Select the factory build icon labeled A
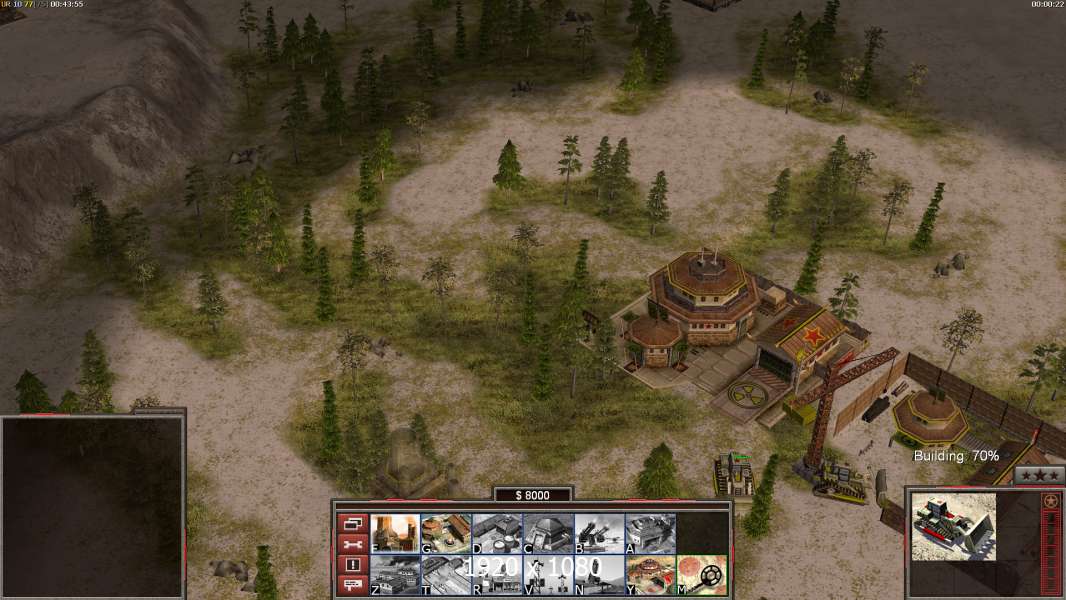This screenshot has width=1066, height=600. click(x=650, y=534)
